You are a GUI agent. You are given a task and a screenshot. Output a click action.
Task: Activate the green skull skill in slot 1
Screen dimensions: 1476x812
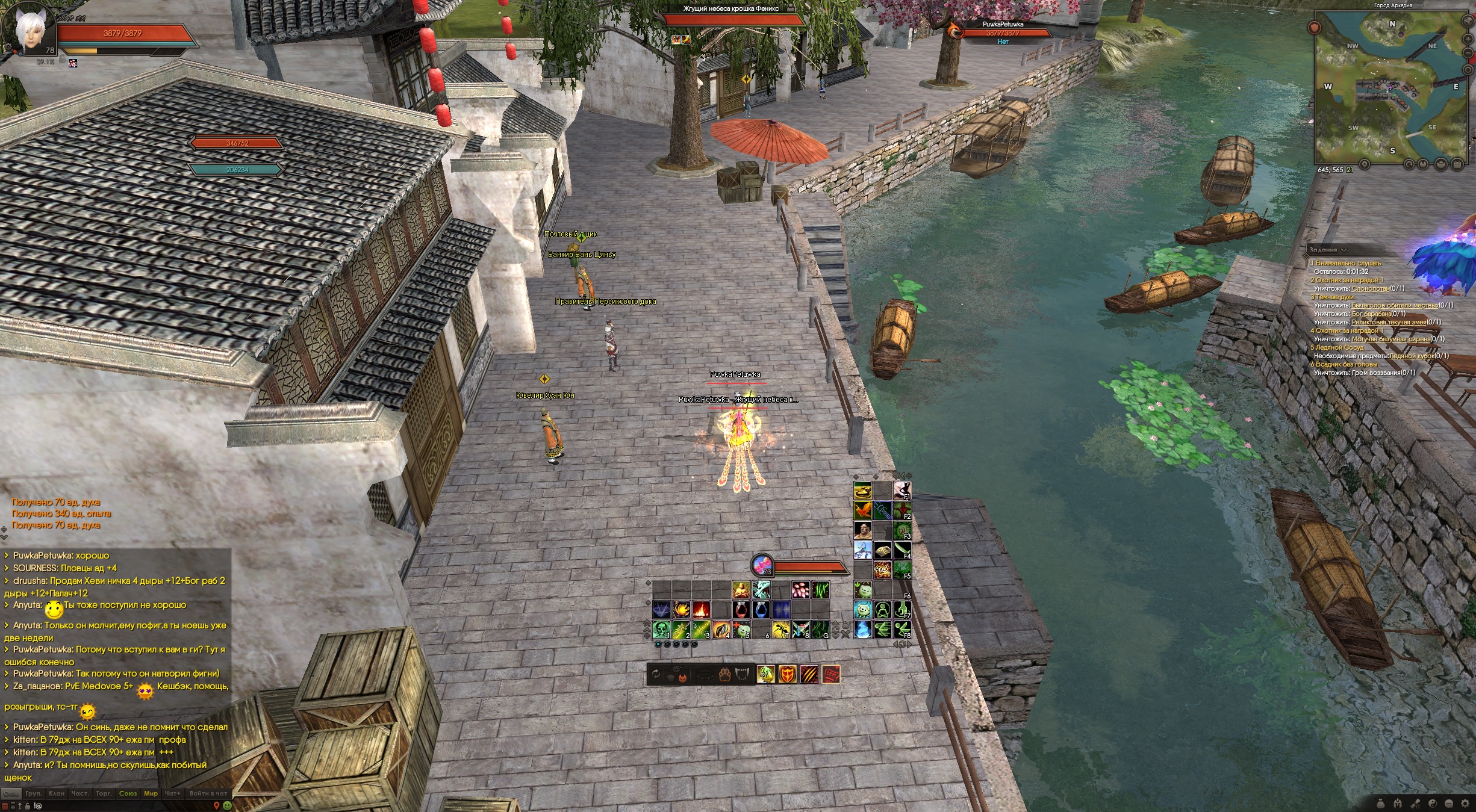coord(661,630)
